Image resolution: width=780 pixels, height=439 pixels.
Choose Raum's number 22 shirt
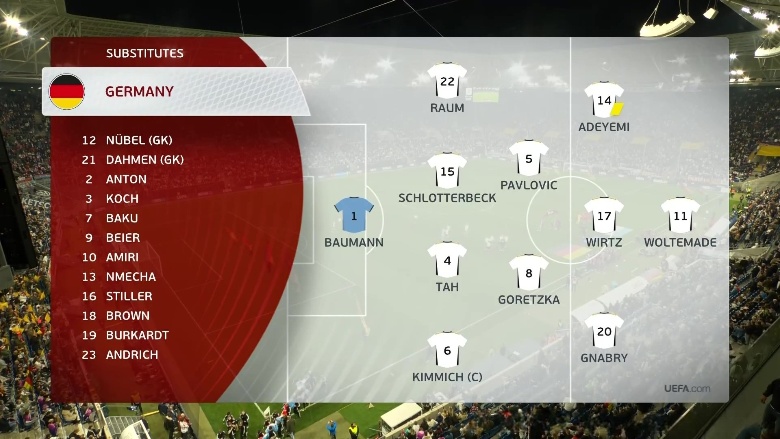tap(447, 80)
